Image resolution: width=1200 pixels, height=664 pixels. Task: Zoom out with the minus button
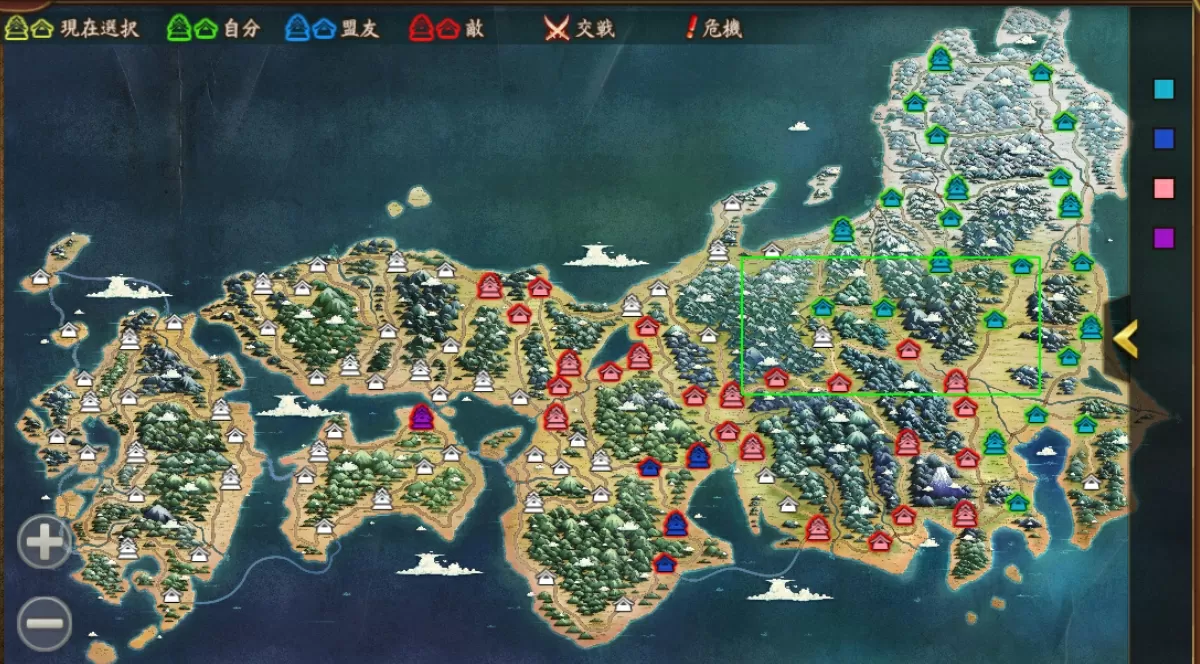44,623
